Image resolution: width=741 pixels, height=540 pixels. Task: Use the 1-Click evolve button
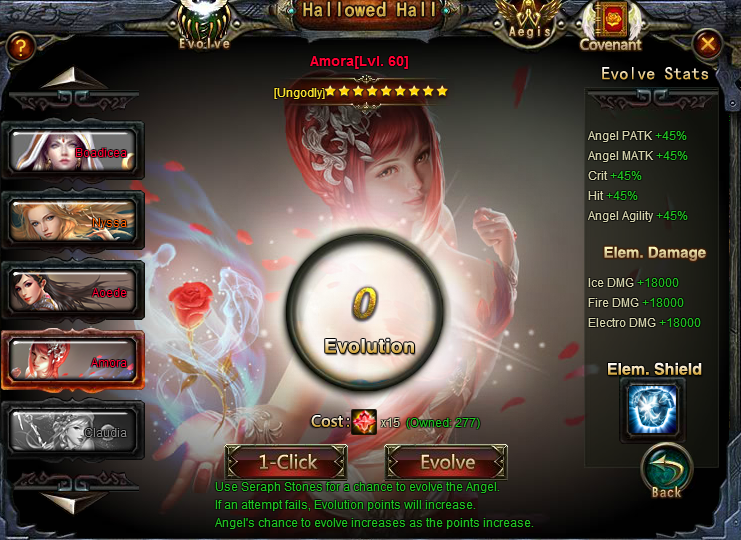tap(287, 462)
